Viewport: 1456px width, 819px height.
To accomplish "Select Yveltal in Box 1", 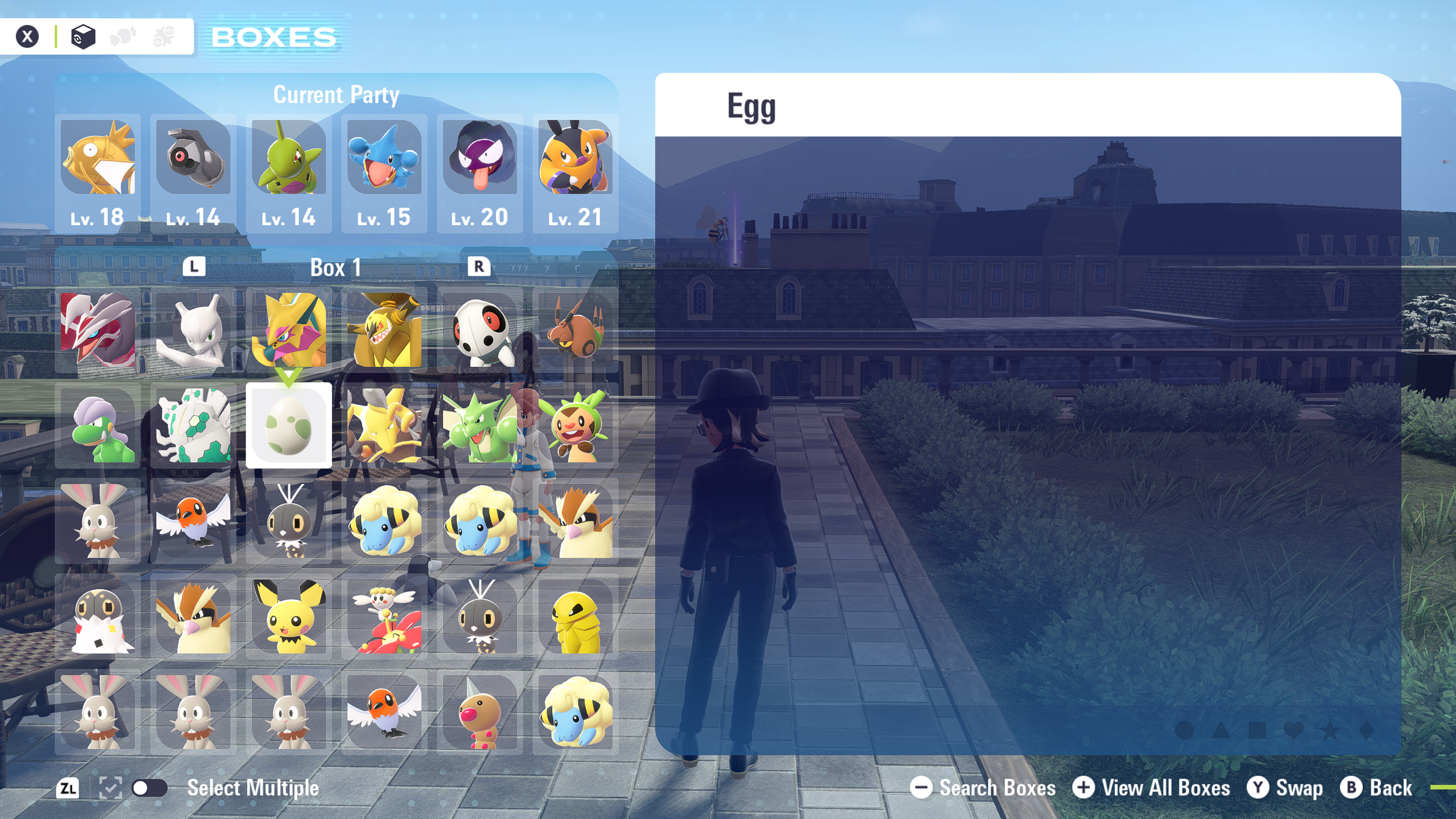I will pyautogui.click(x=98, y=330).
